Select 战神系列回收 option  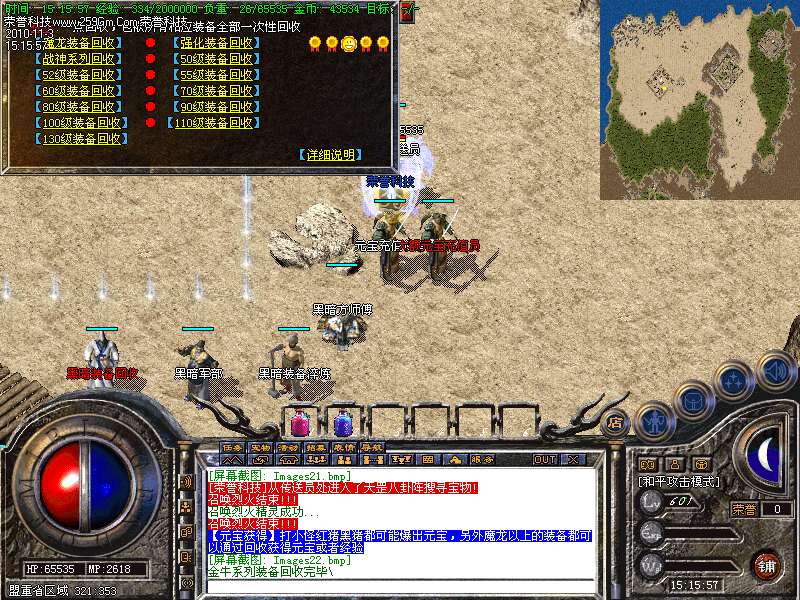80,59
